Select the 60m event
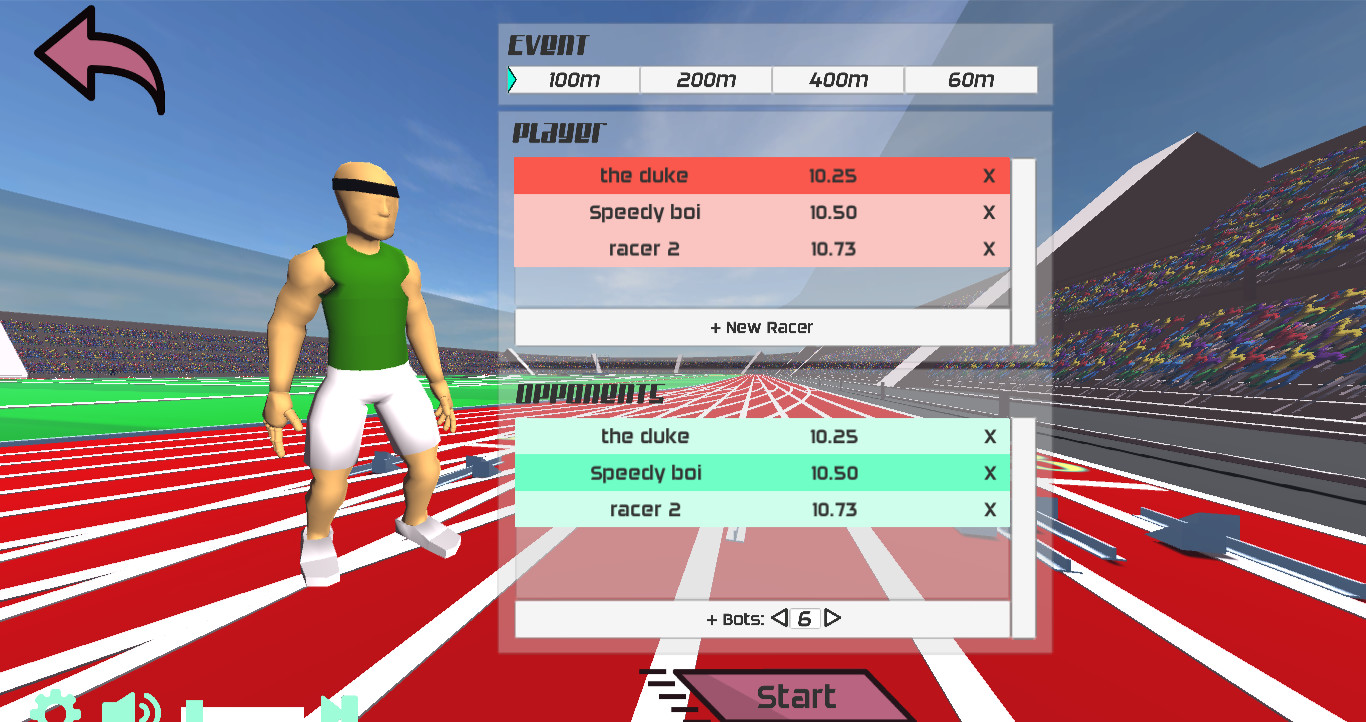1366x722 pixels. [970, 79]
